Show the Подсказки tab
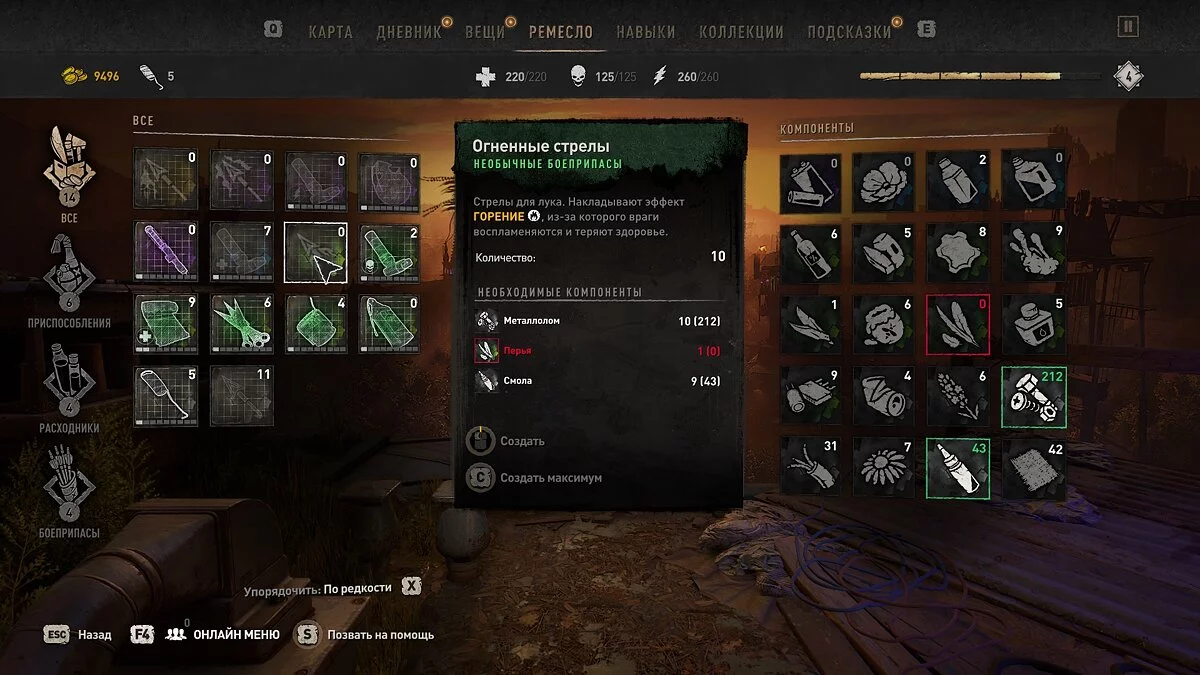 (849, 31)
